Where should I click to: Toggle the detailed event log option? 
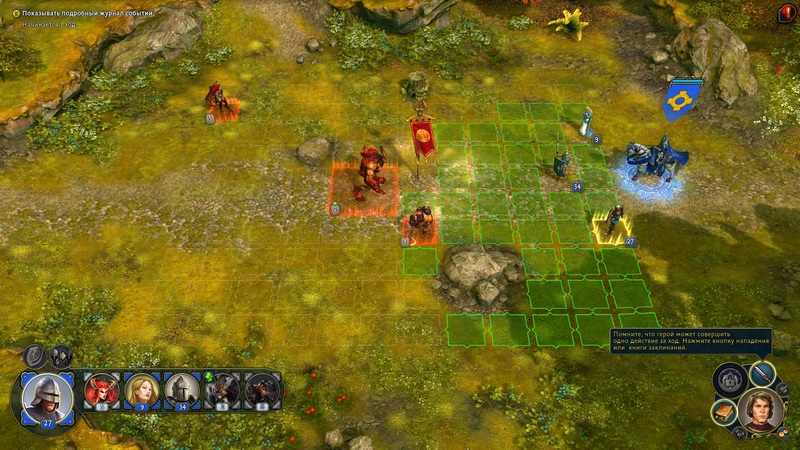[x=16, y=13]
